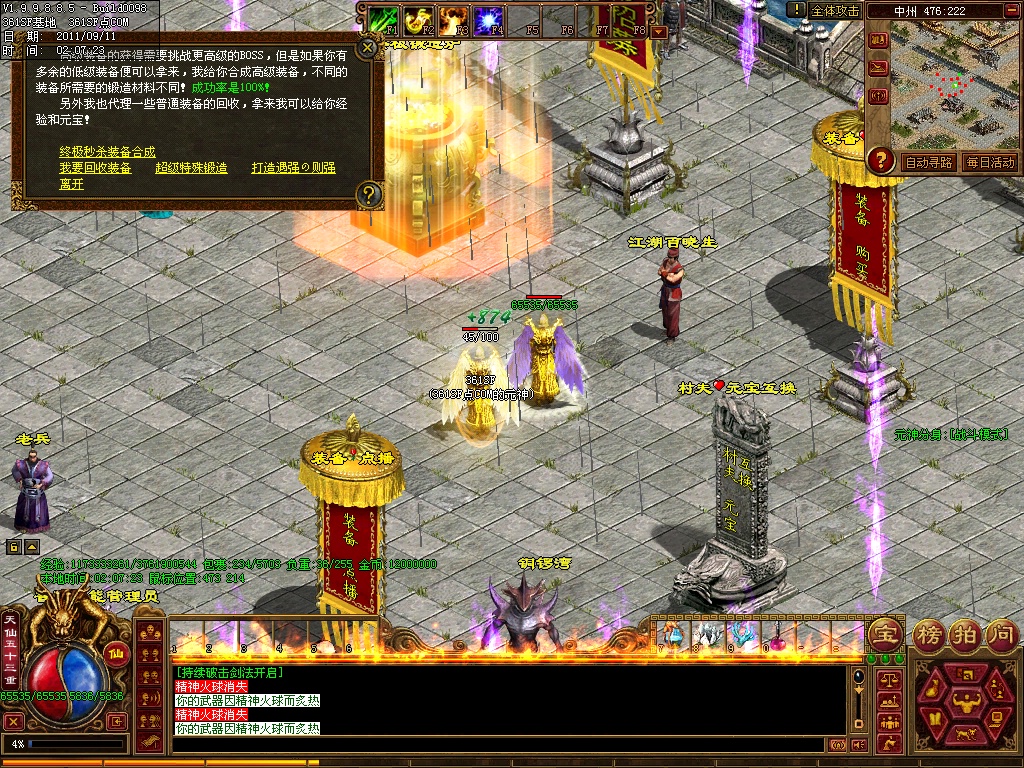Open dialogue help question mark button

[x=369, y=193]
